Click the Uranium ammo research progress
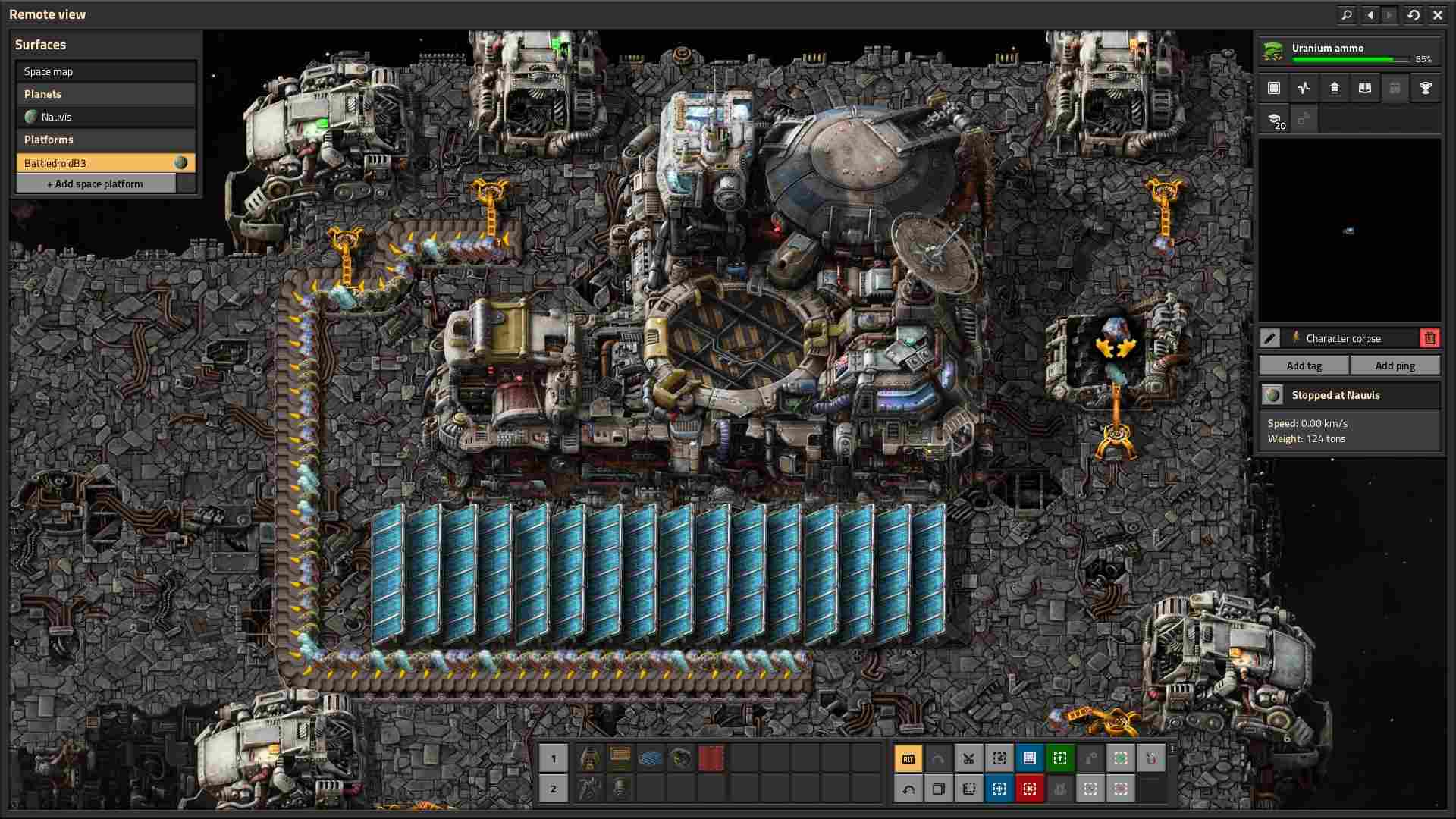Screen dimensions: 1456x819 pyautogui.click(x=1349, y=52)
